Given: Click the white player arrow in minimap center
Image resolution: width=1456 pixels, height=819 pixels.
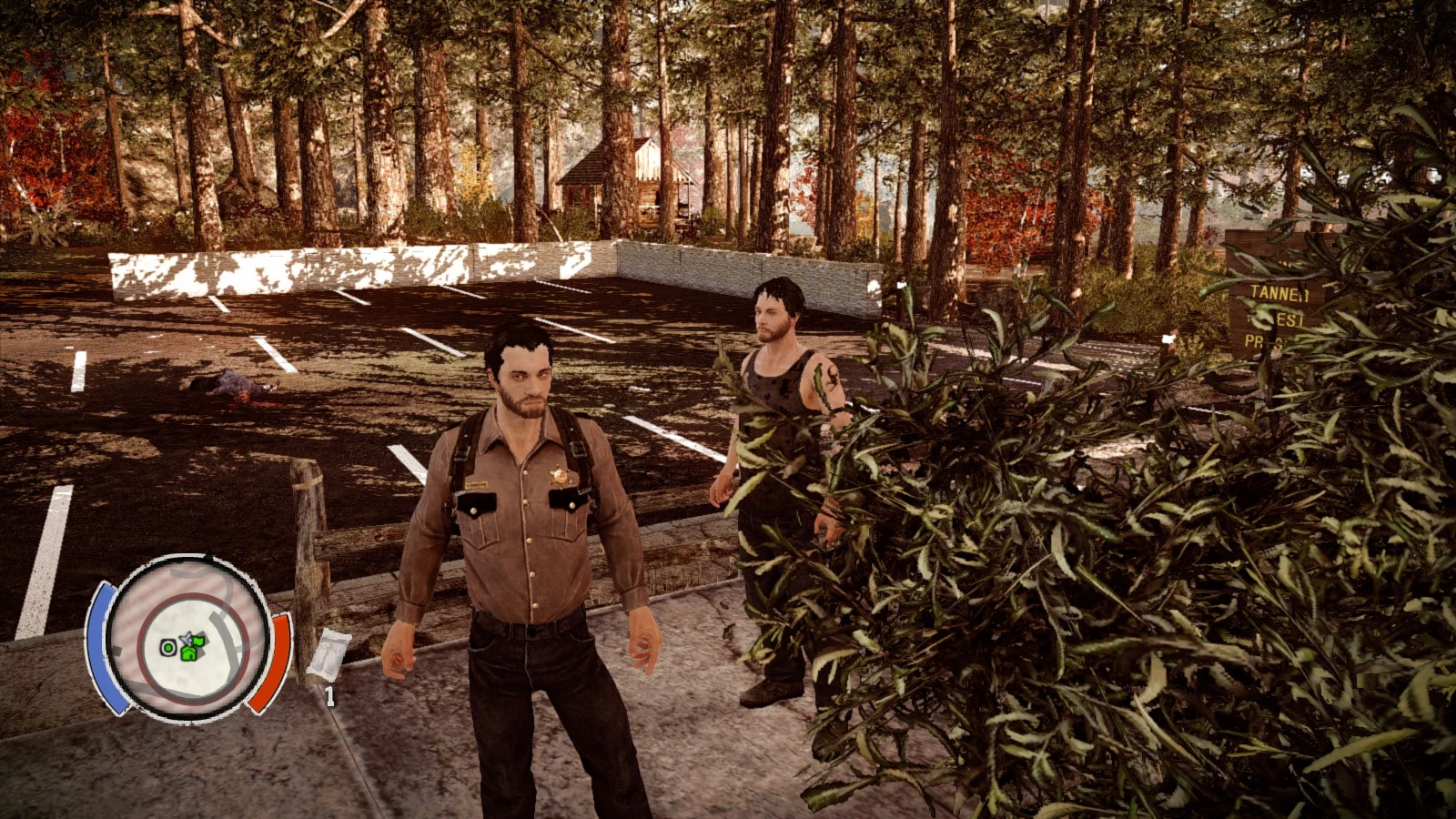Looking at the screenshot, I should (187, 638).
